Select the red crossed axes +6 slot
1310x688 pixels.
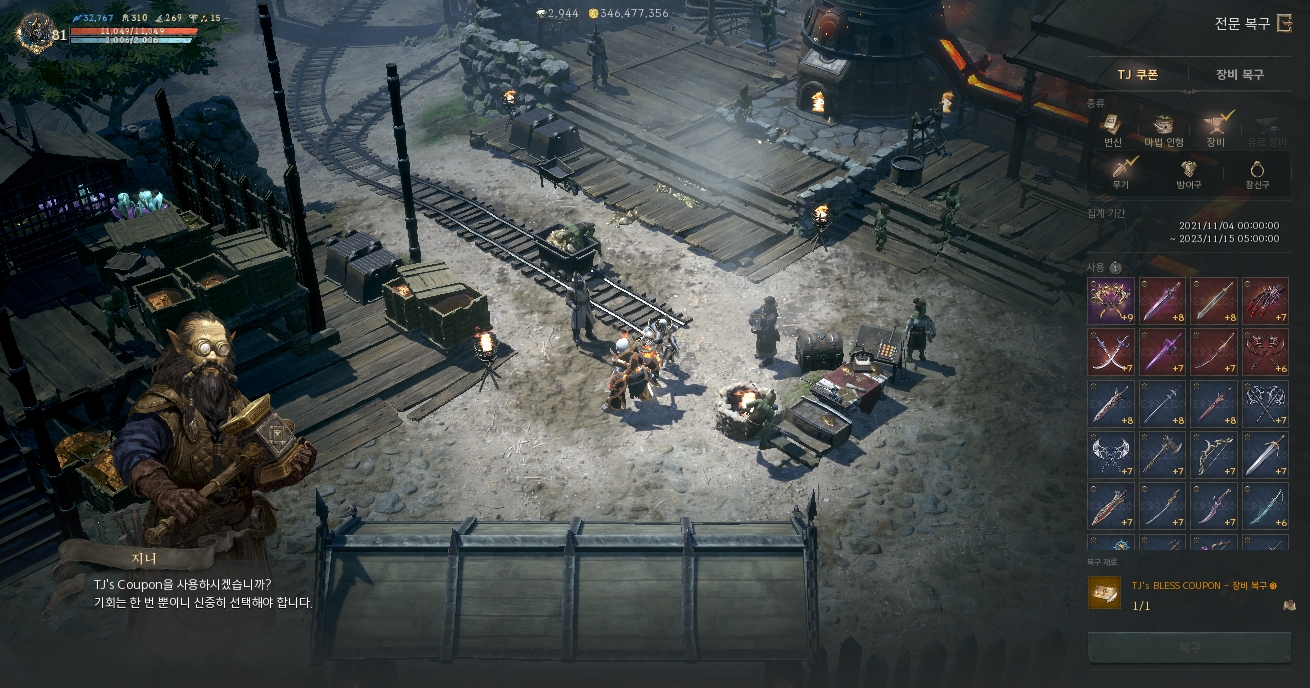tap(1265, 352)
